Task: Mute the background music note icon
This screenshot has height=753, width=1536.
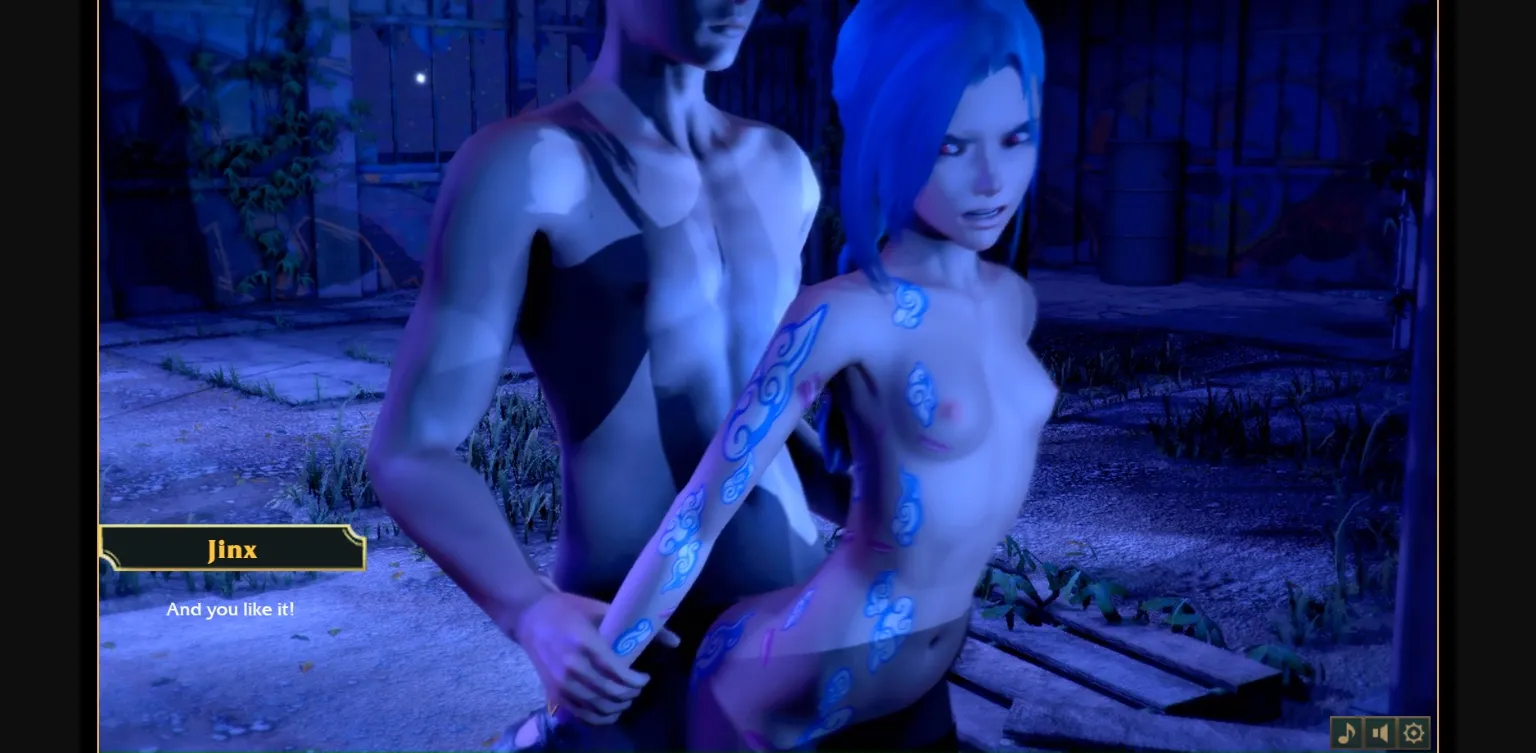Action: coord(1345,732)
